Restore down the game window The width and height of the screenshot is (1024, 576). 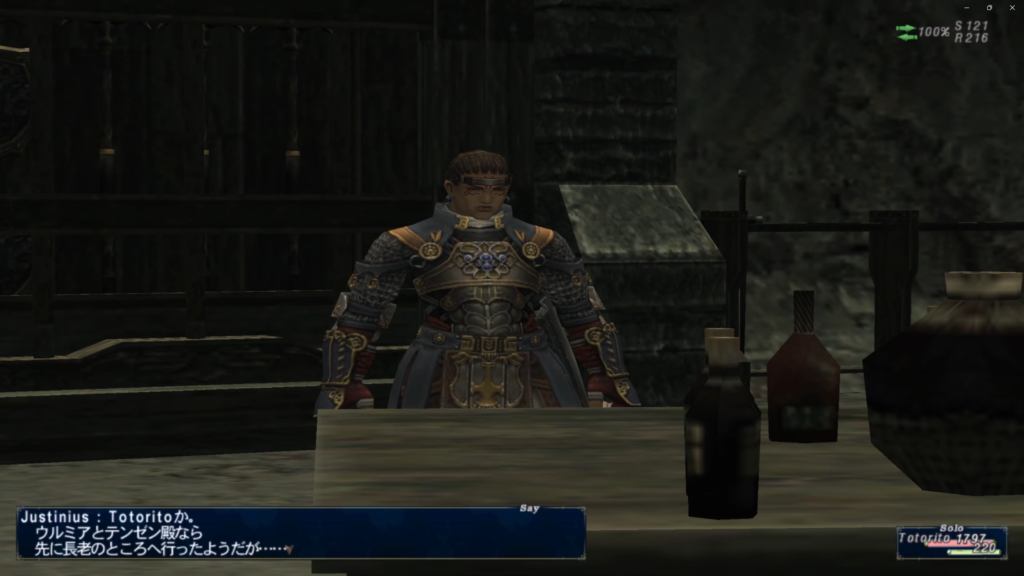(x=989, y=7)
